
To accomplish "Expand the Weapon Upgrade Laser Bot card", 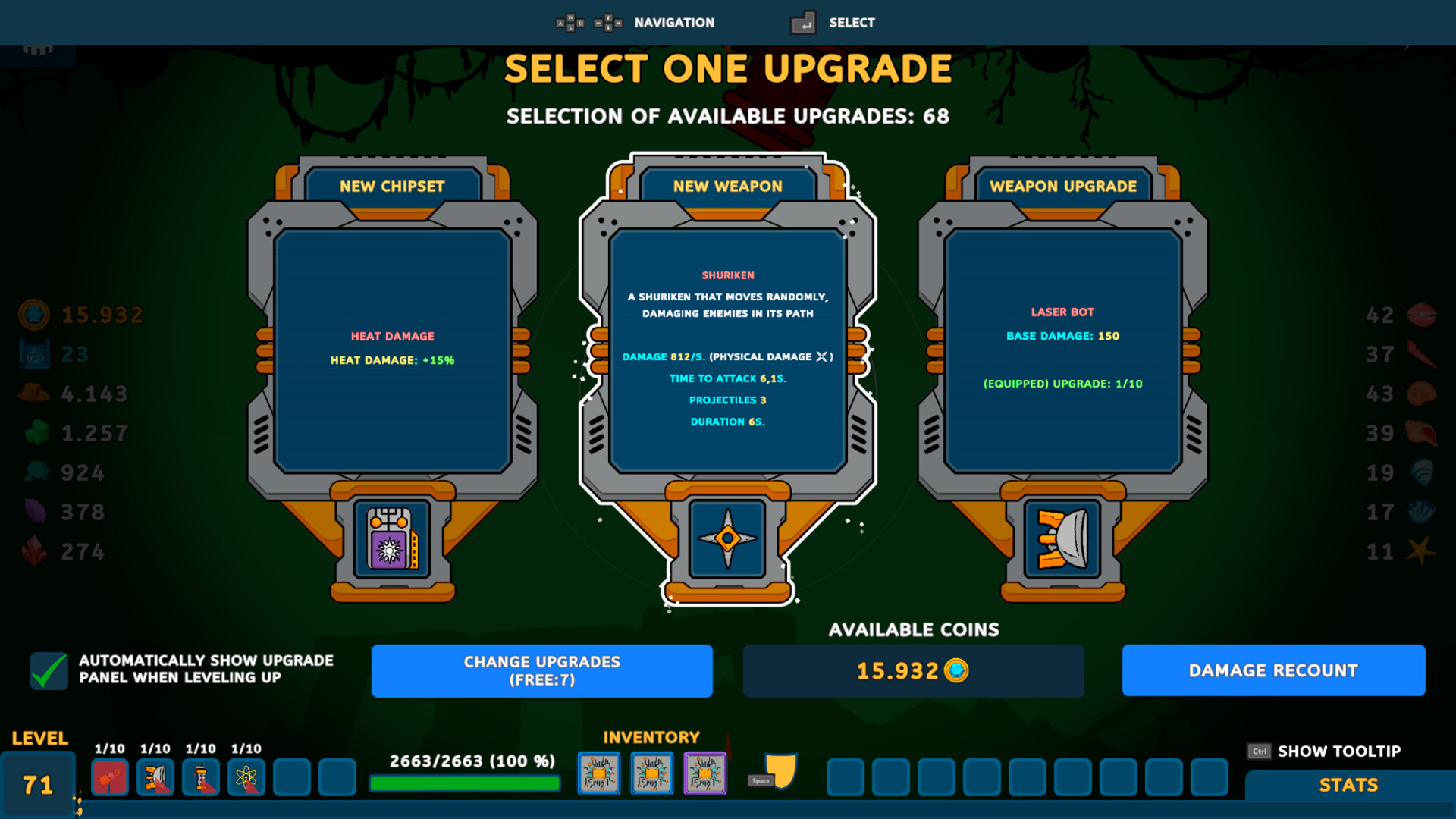I will [x=1061, y=349].
